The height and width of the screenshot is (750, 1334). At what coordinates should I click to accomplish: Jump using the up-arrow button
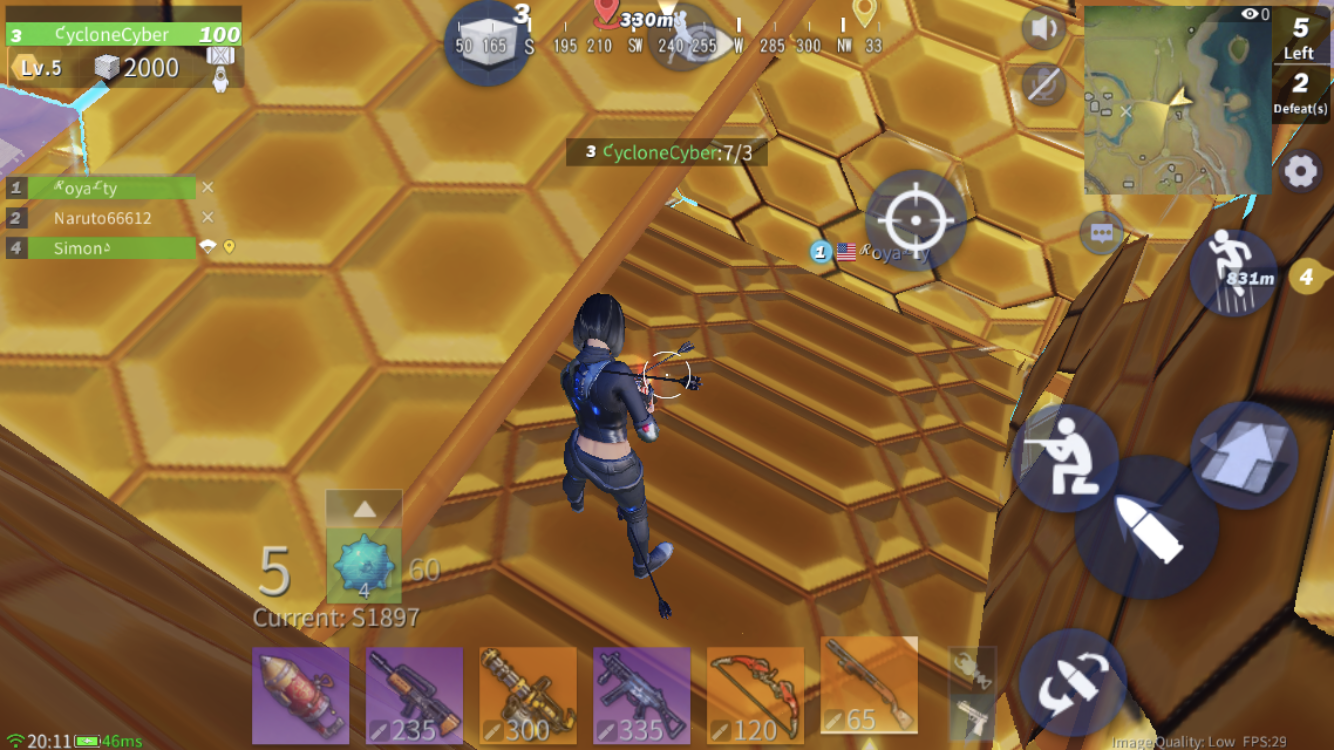click(1243, 455)
